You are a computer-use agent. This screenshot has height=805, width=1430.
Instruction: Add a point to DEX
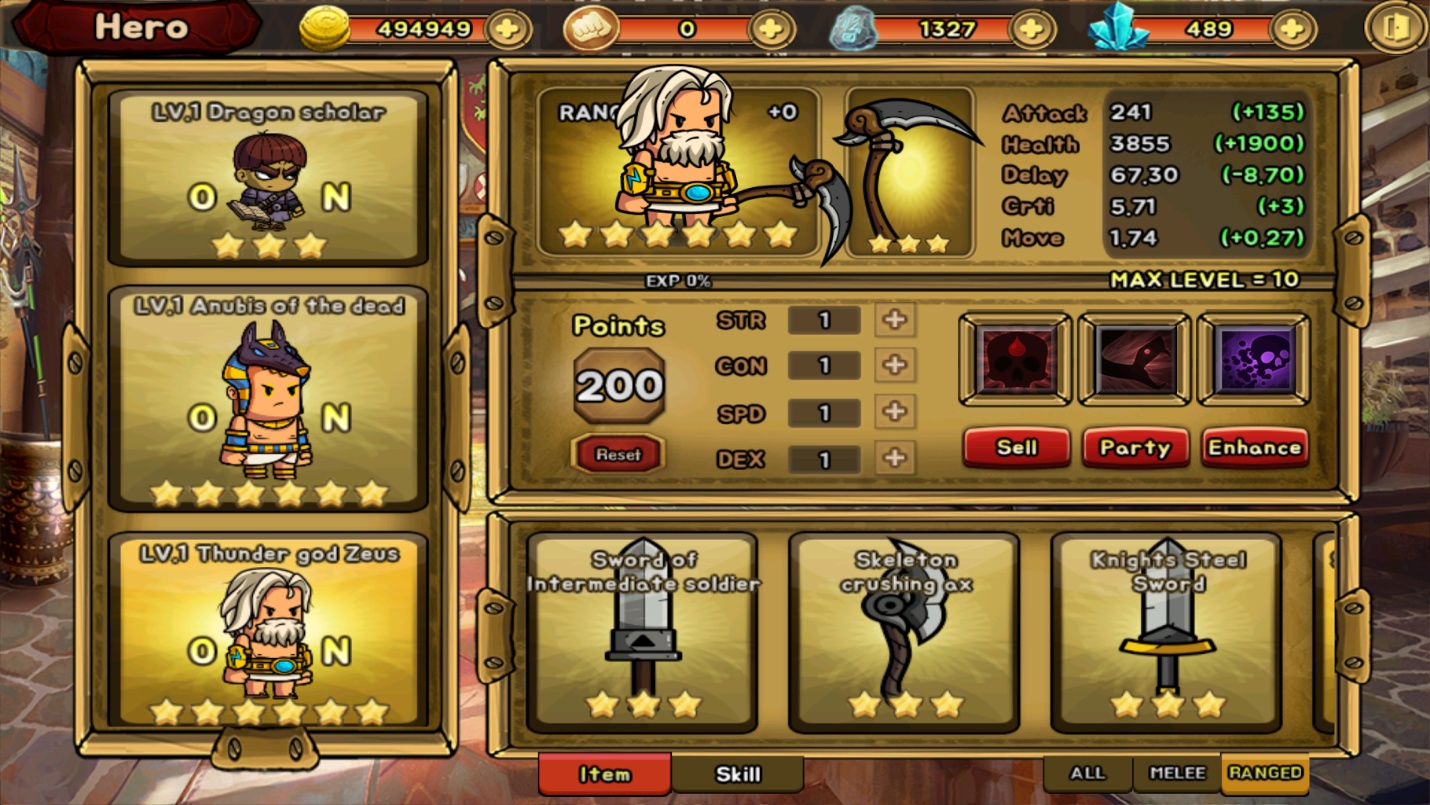coord(895,458)
